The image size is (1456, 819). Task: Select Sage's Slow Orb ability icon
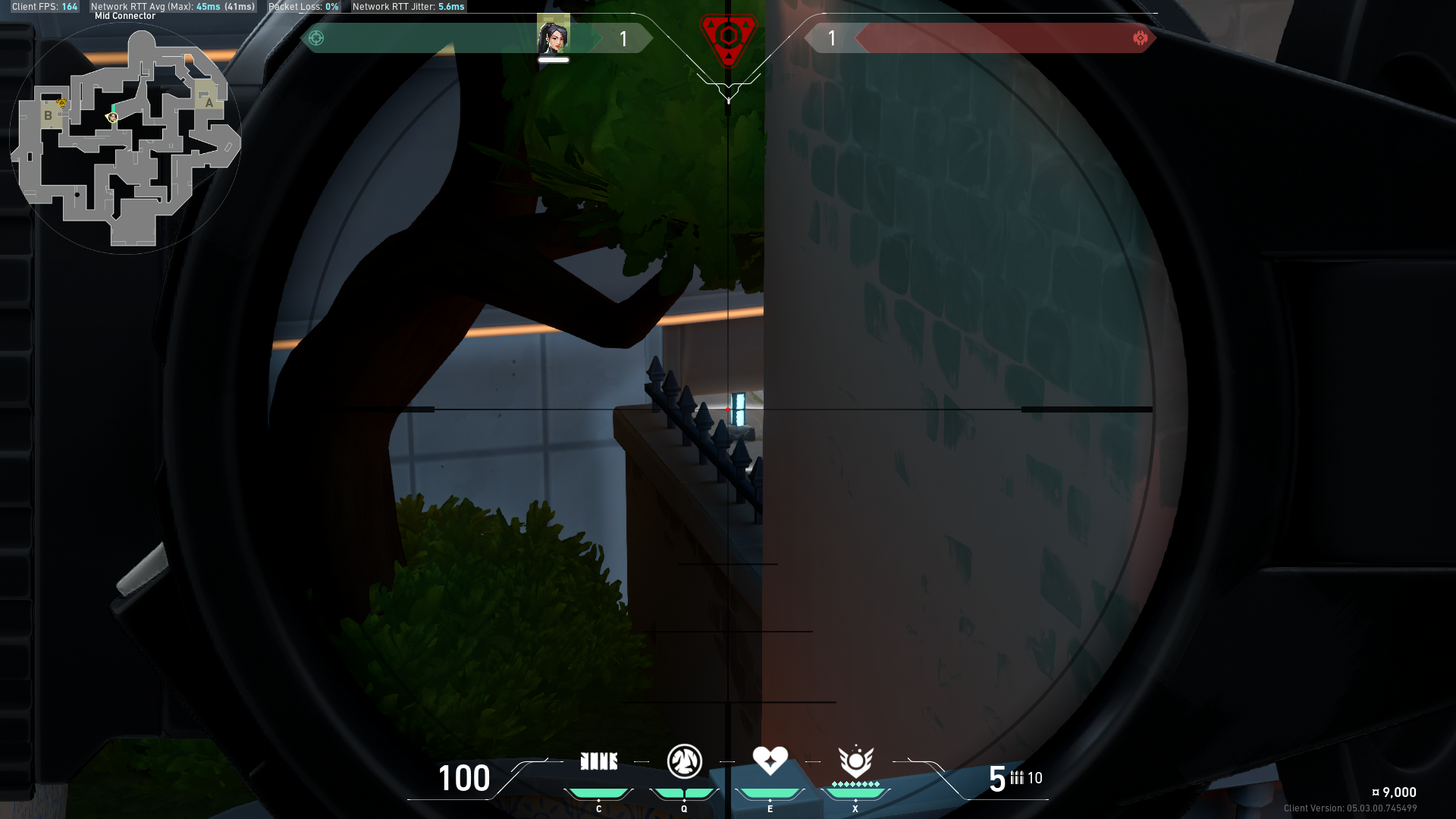coord(682,761)
